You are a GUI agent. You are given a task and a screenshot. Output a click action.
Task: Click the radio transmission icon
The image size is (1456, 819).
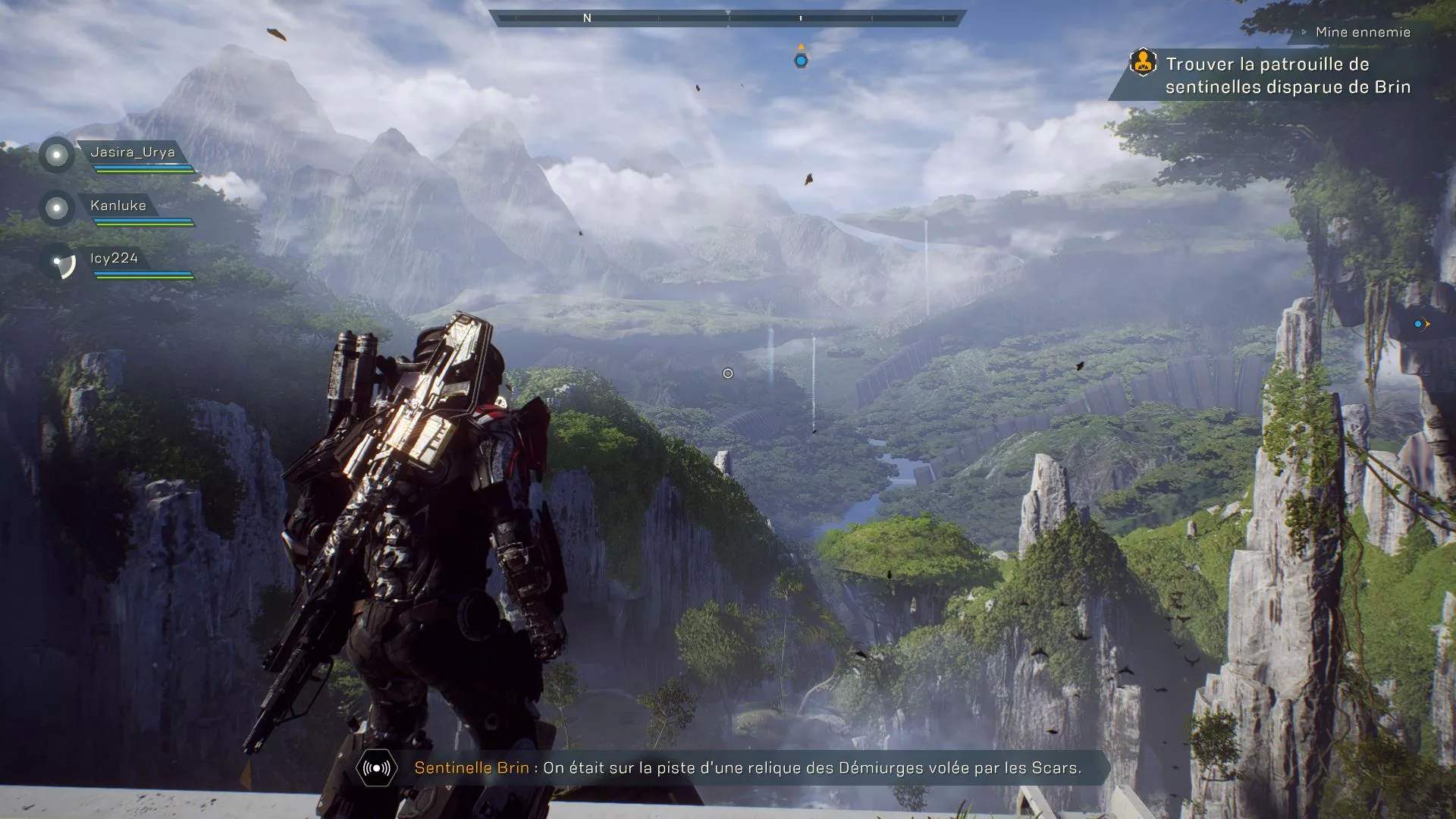pyautogui.click(x=377, y=768)
